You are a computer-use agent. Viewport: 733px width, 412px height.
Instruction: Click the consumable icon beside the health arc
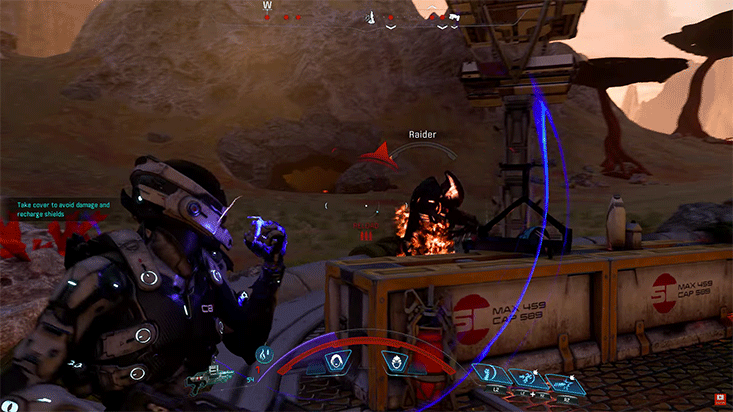[264, 354]
